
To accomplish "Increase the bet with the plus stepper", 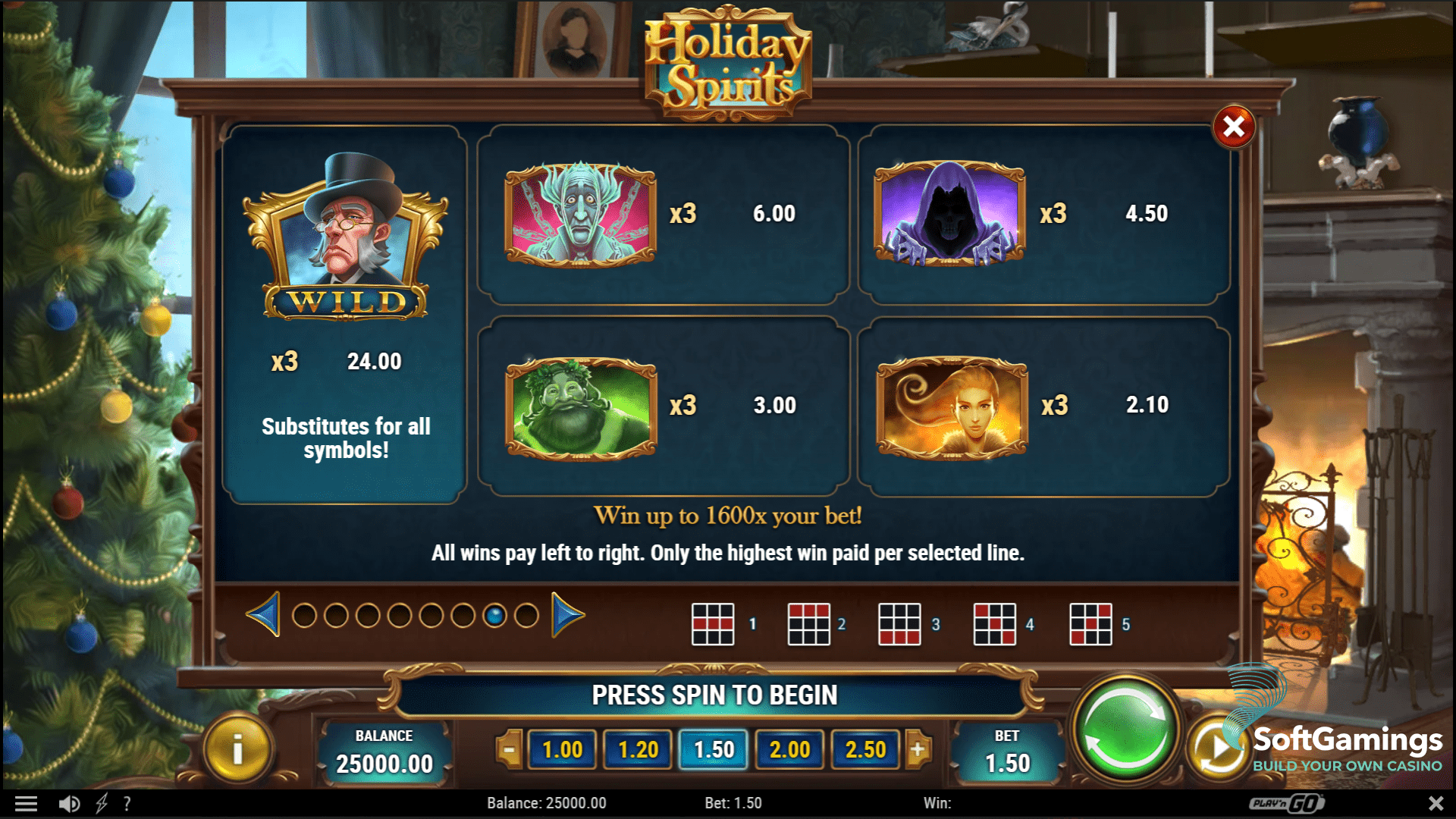I will 920,750.
